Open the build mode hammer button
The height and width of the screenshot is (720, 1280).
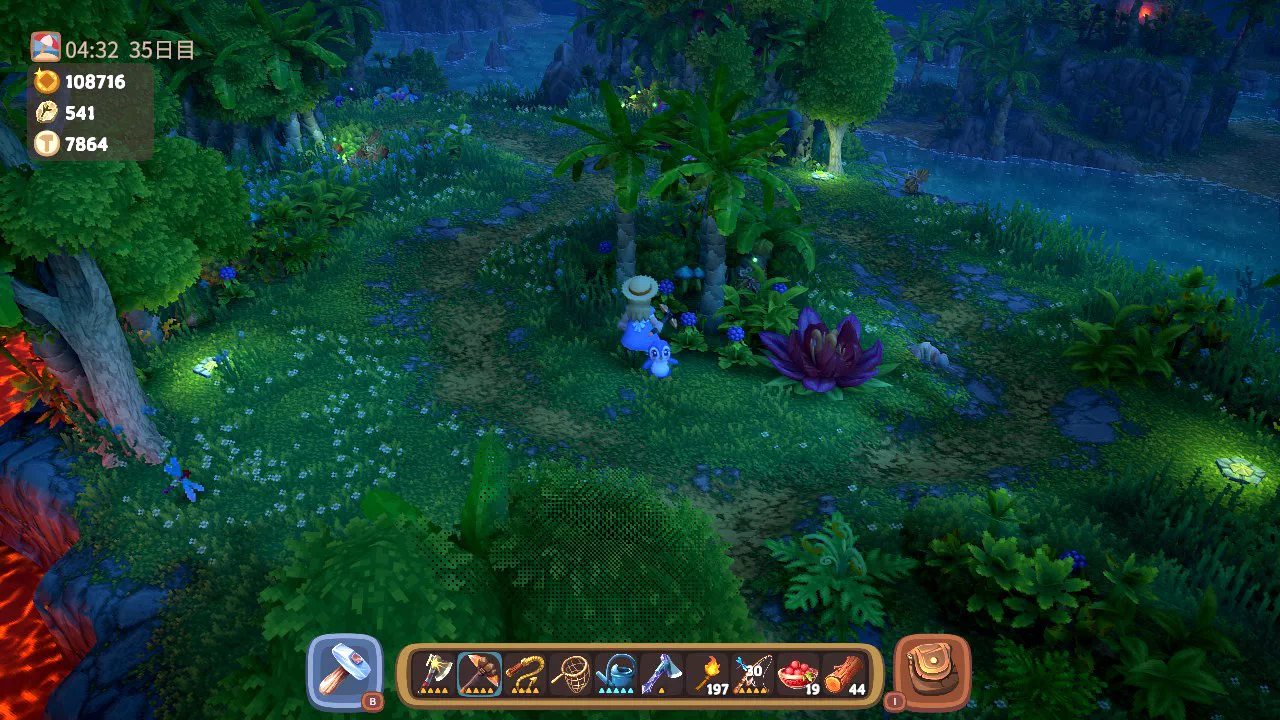tap(345, 671)
